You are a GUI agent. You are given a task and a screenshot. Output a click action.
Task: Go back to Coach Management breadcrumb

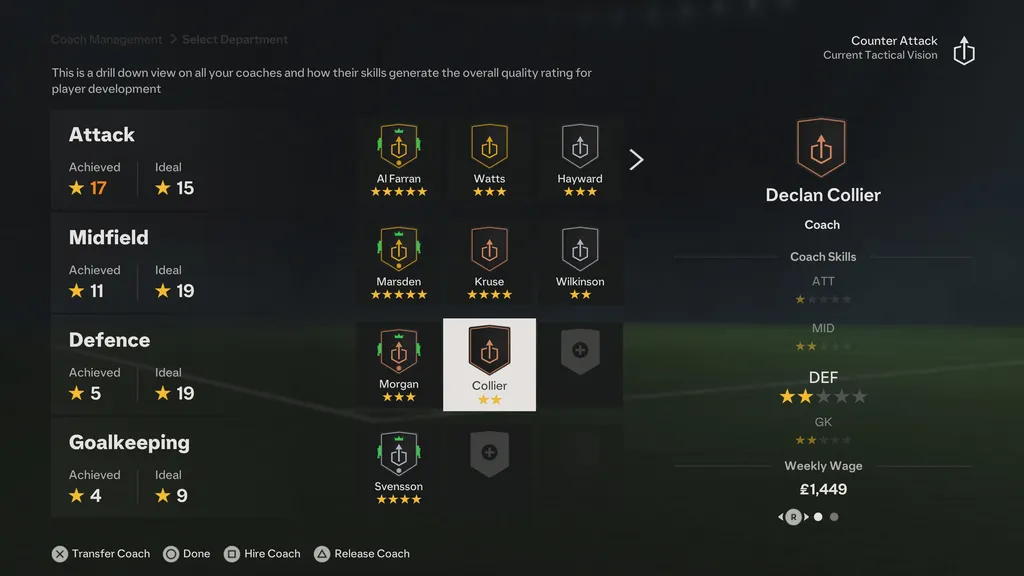[x=106, y=40]
